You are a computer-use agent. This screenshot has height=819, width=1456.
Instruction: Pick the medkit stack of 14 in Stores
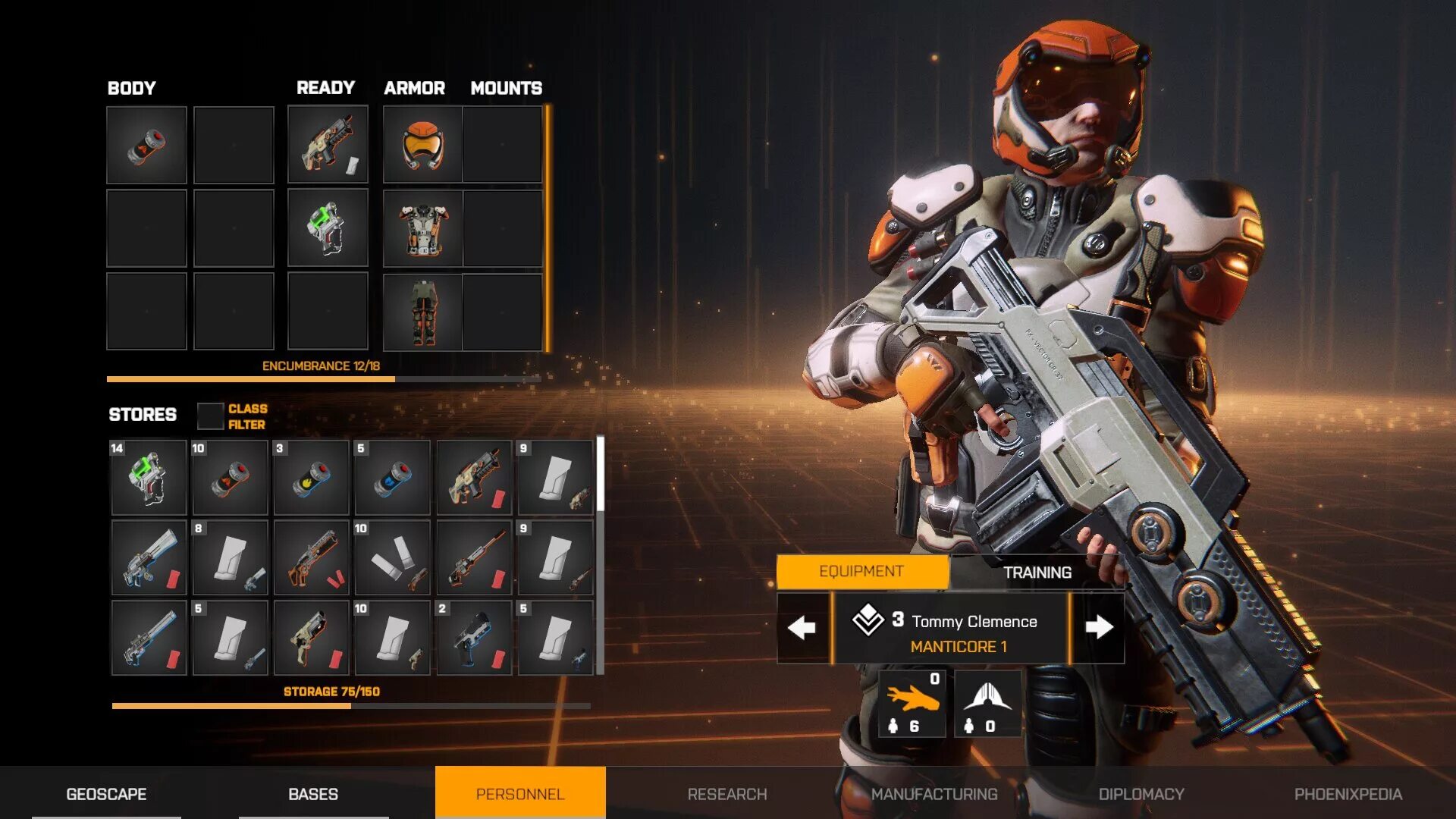(149, 479)
